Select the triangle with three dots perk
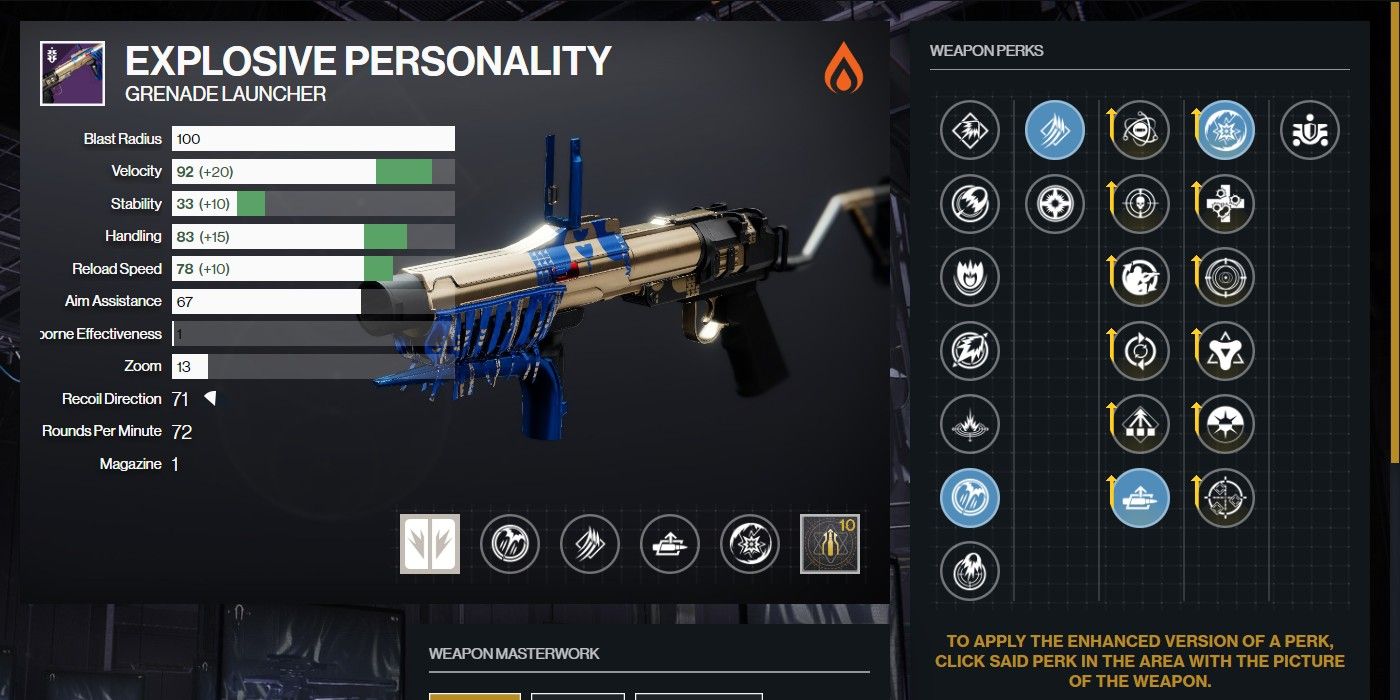This screenshot has height=700, width=1400. point(1225,350)
